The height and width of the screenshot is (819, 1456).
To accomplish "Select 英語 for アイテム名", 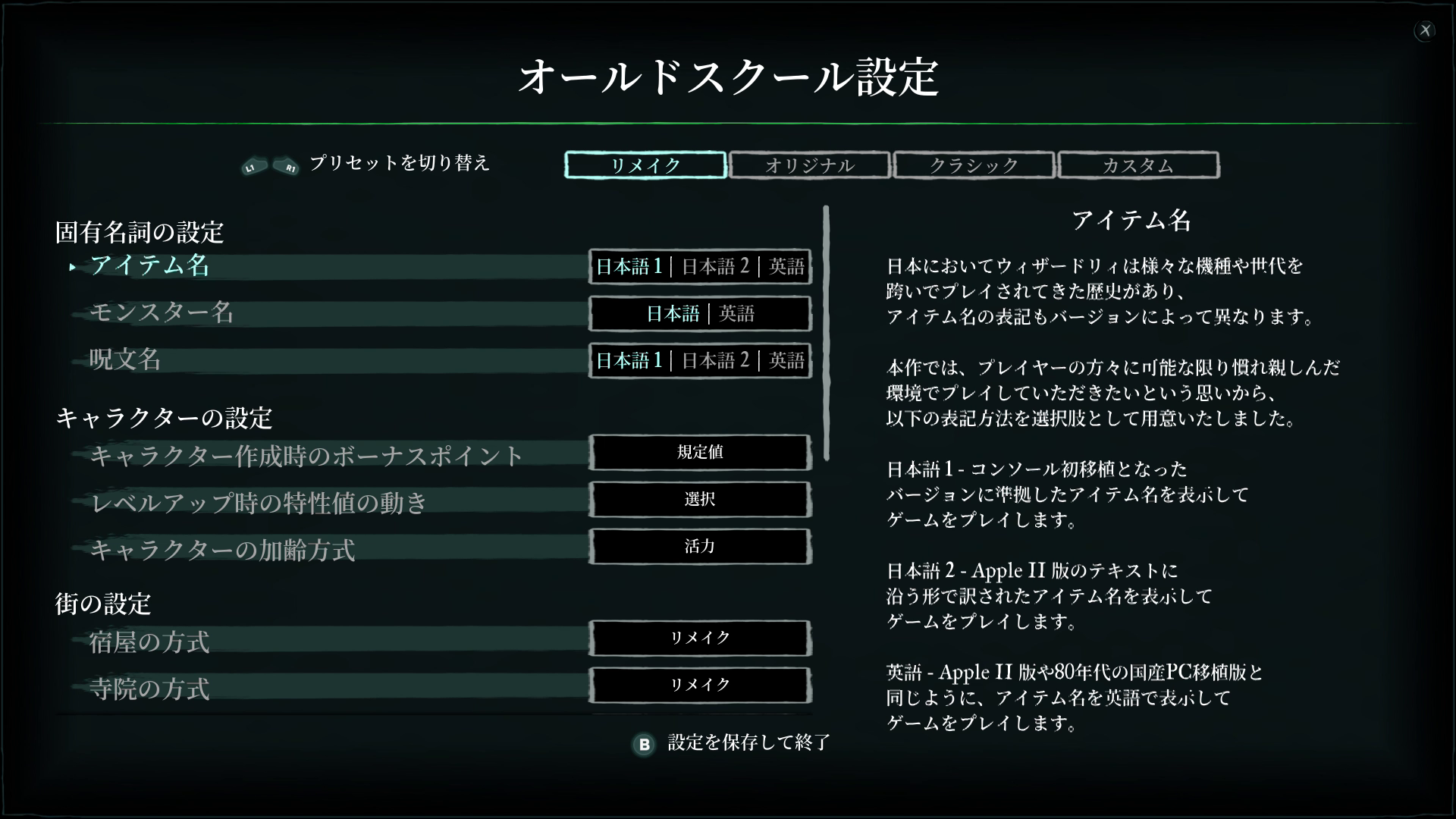I will (786, 266).
